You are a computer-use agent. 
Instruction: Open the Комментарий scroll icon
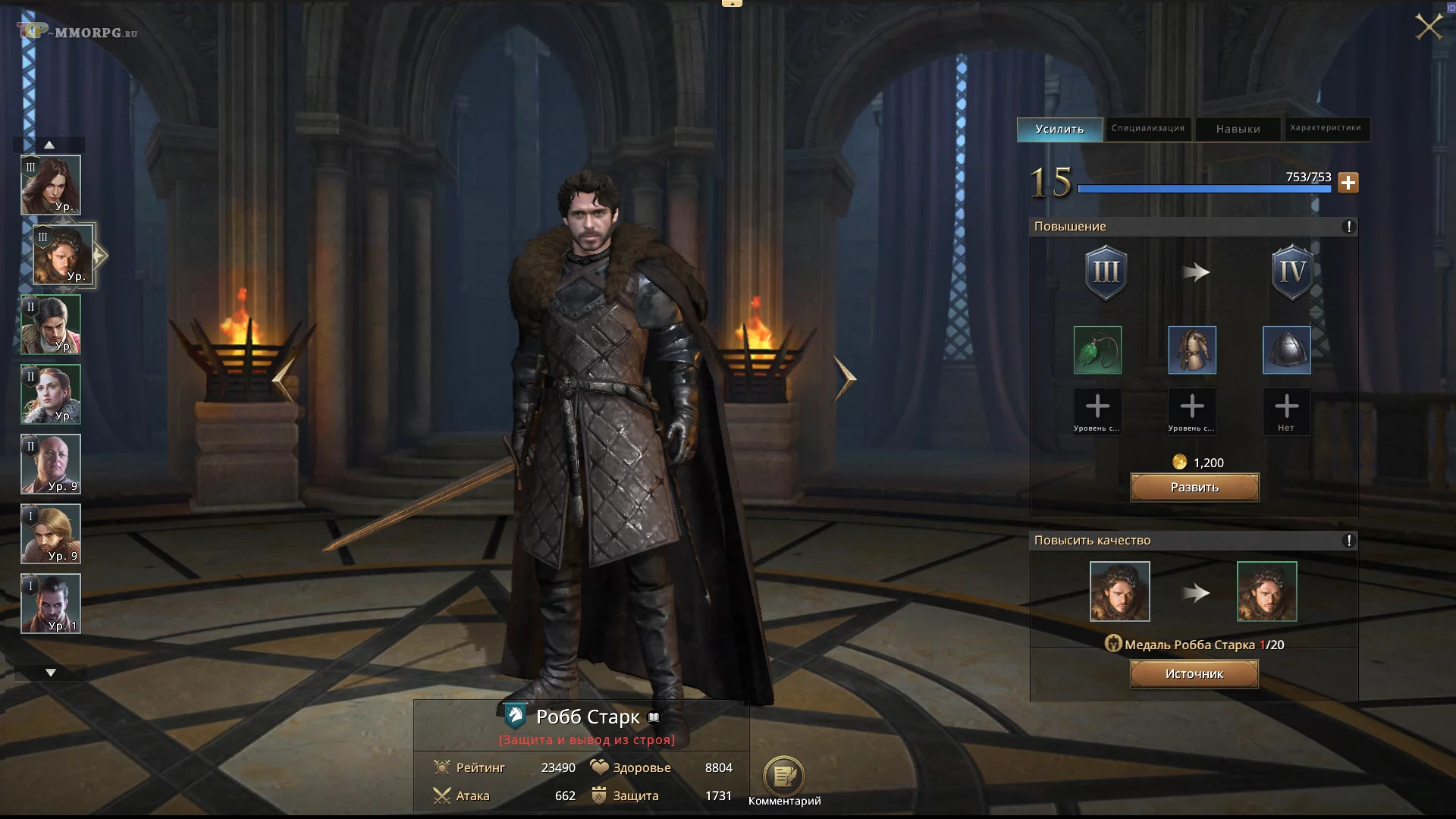[783, 776]
